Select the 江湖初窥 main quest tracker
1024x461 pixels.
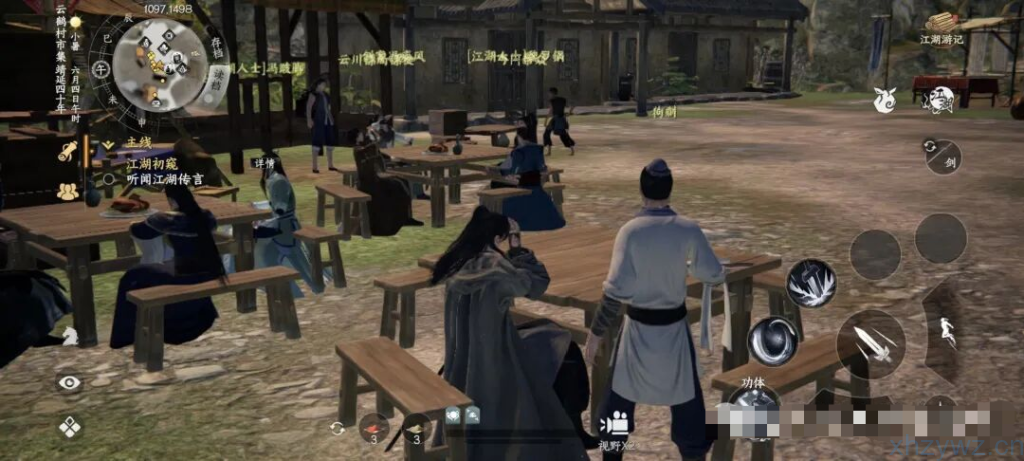(151, 162)
